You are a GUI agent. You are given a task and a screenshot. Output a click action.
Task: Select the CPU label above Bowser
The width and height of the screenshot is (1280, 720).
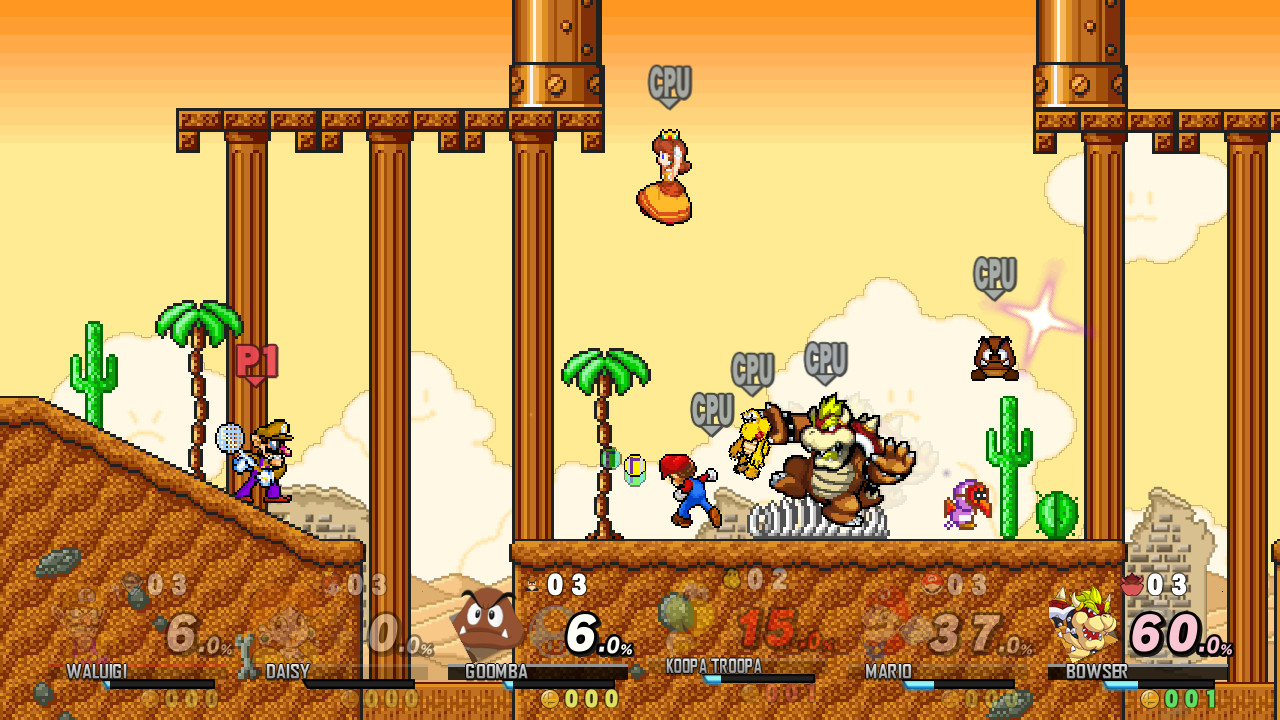(x=828, y=358)
